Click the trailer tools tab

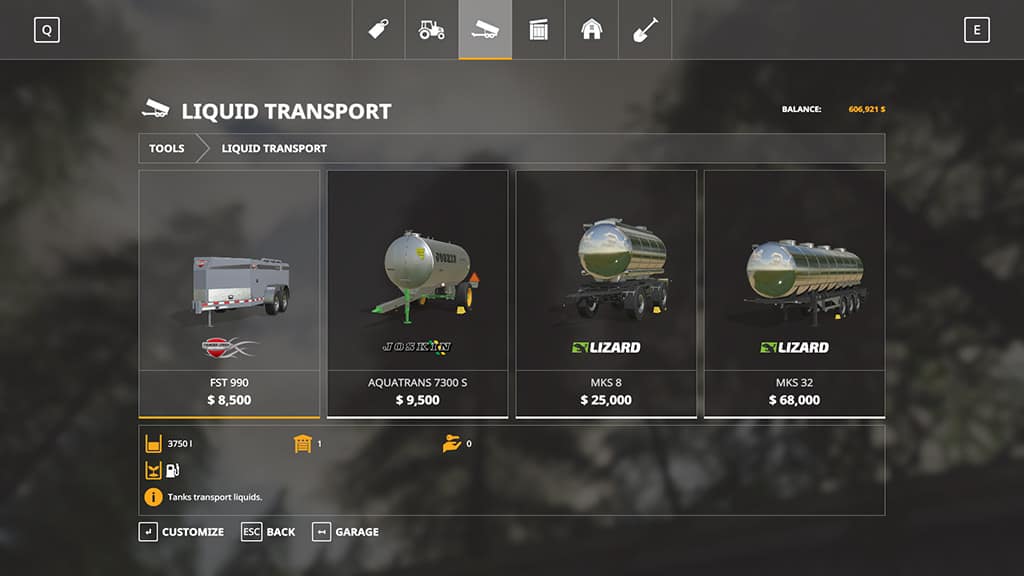(485, 30)
